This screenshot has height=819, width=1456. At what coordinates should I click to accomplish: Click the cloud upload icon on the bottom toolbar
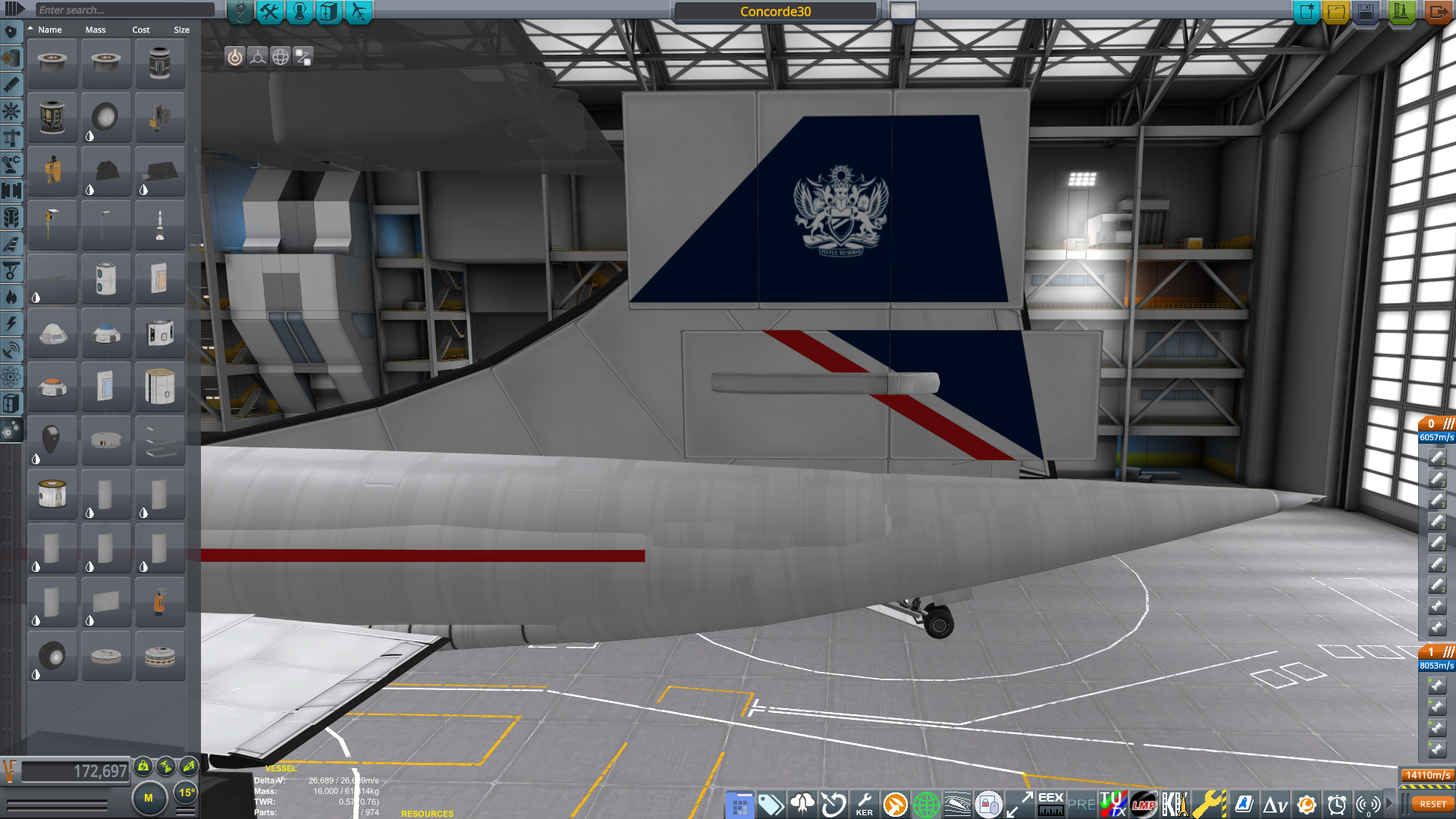802,805
